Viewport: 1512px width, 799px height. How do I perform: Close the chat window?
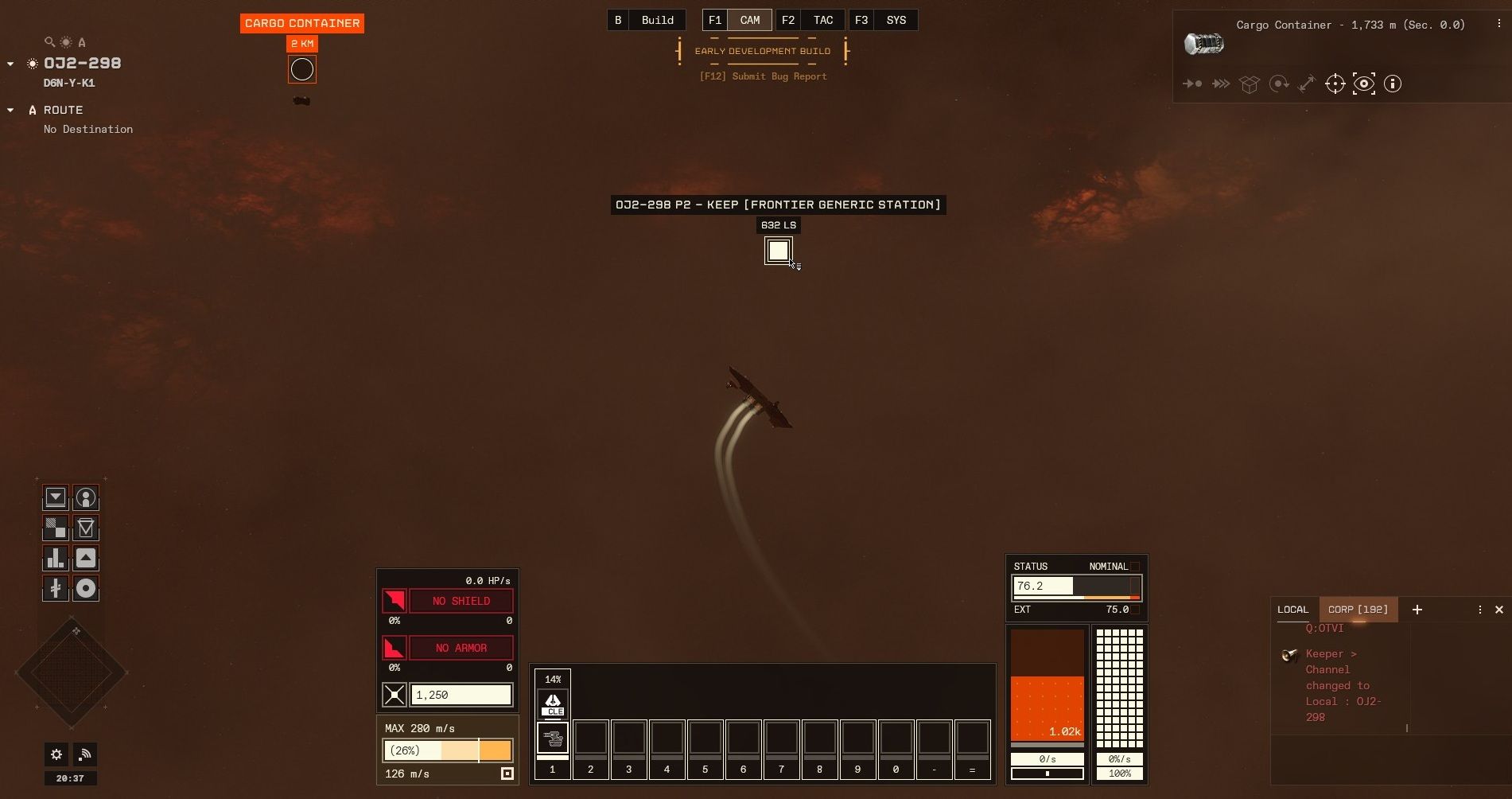click(1498, 610)
